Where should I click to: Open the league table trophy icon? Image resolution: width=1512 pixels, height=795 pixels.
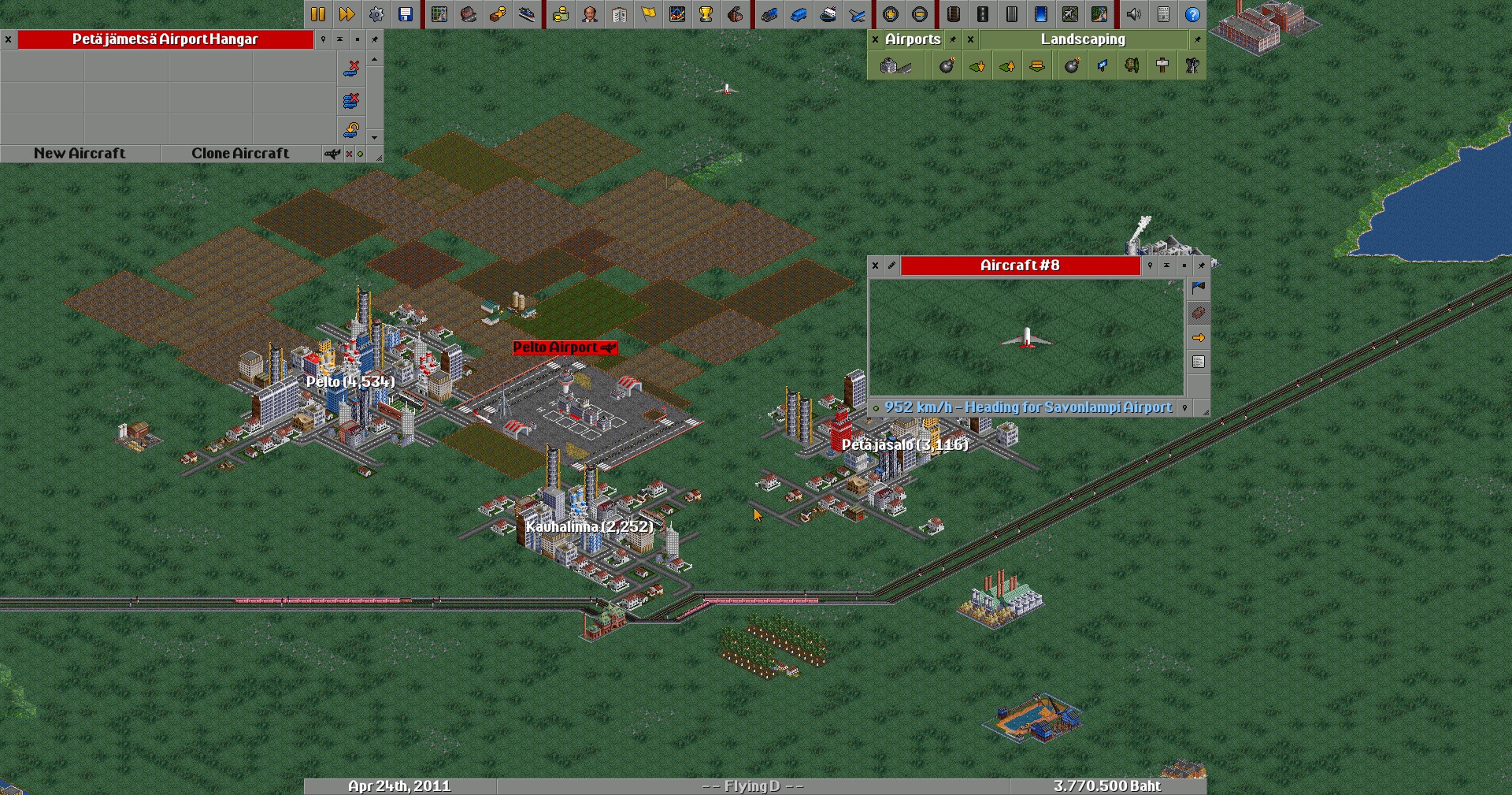click(x=706, y=14)
